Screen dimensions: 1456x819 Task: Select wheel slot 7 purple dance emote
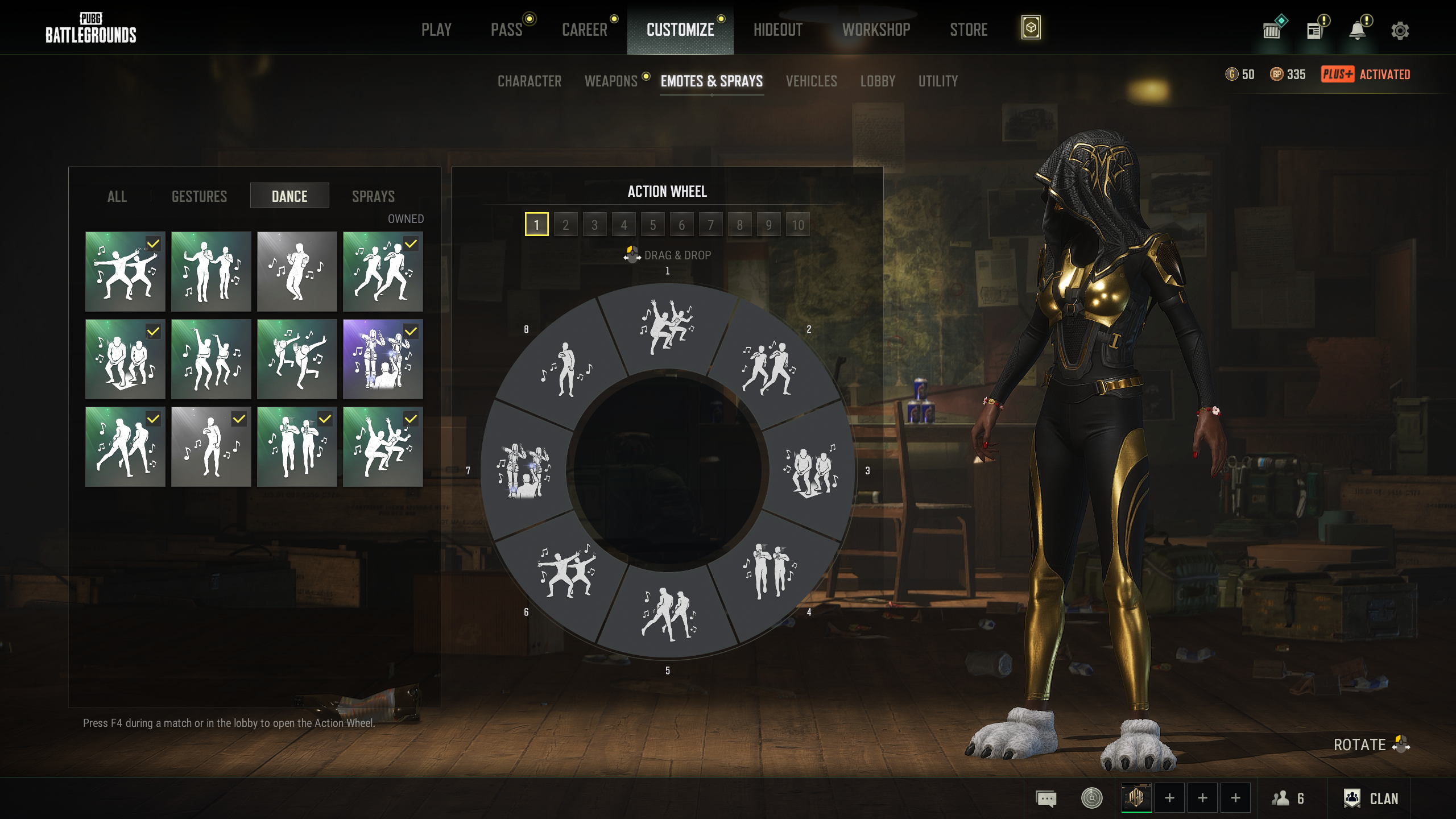pyautogui.click(x=524, y=471)
